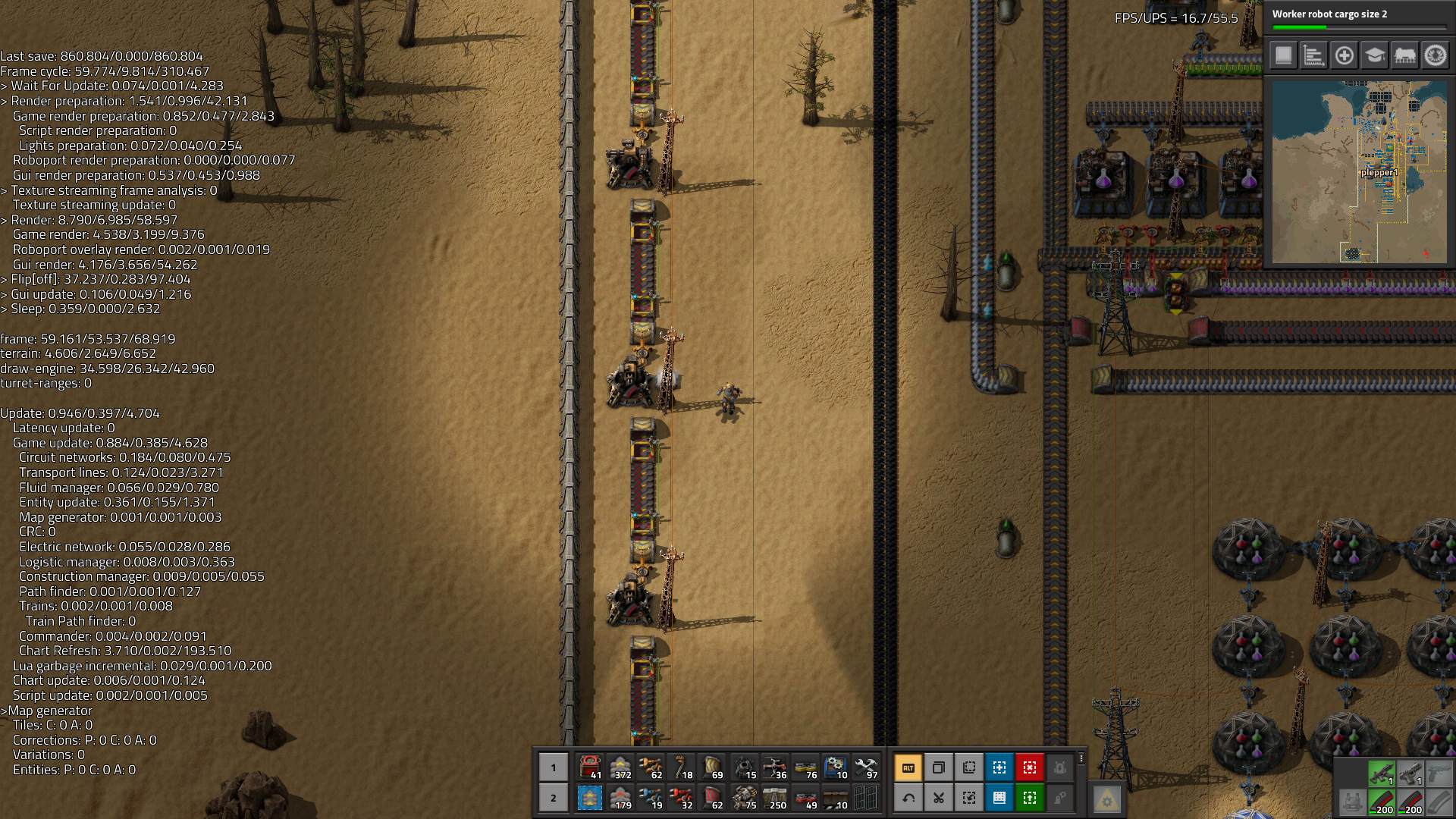
Task: Select the yellow transport belt stack of 372
Action: click(x=621, y=767)
